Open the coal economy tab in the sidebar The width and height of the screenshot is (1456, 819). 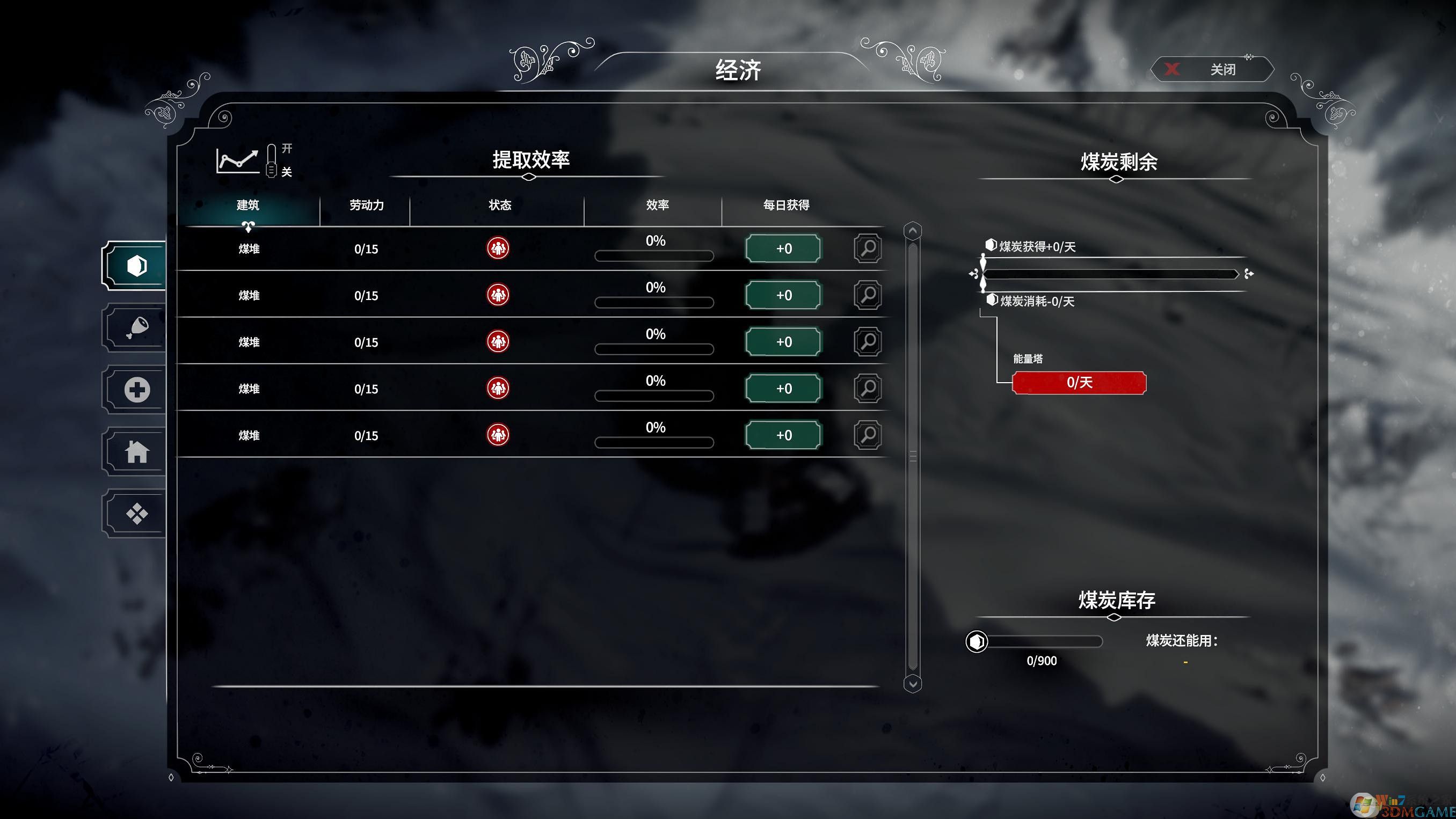pos(136,266)
